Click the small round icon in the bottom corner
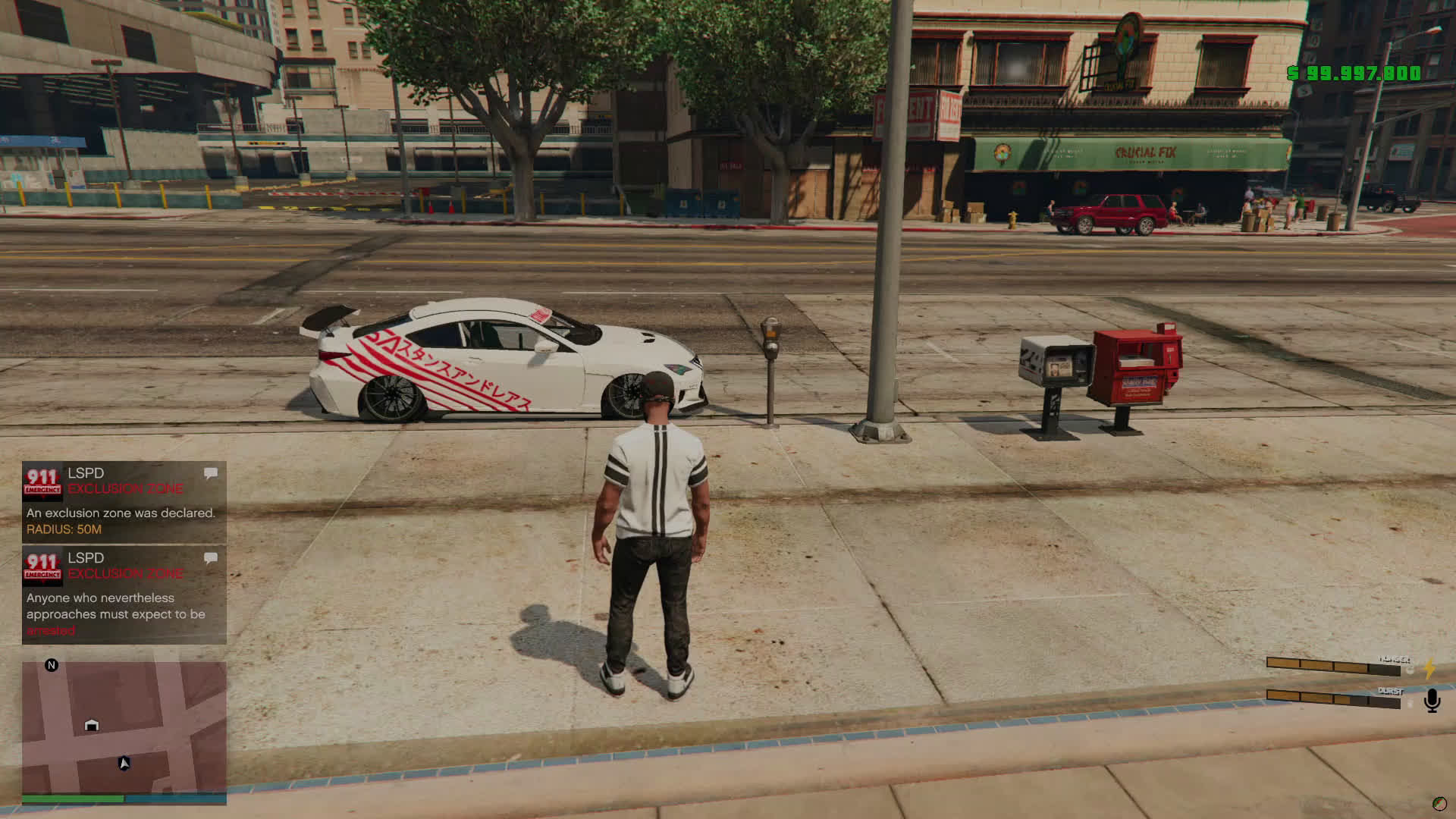Screen dimensions: 1456x819 1439,804
